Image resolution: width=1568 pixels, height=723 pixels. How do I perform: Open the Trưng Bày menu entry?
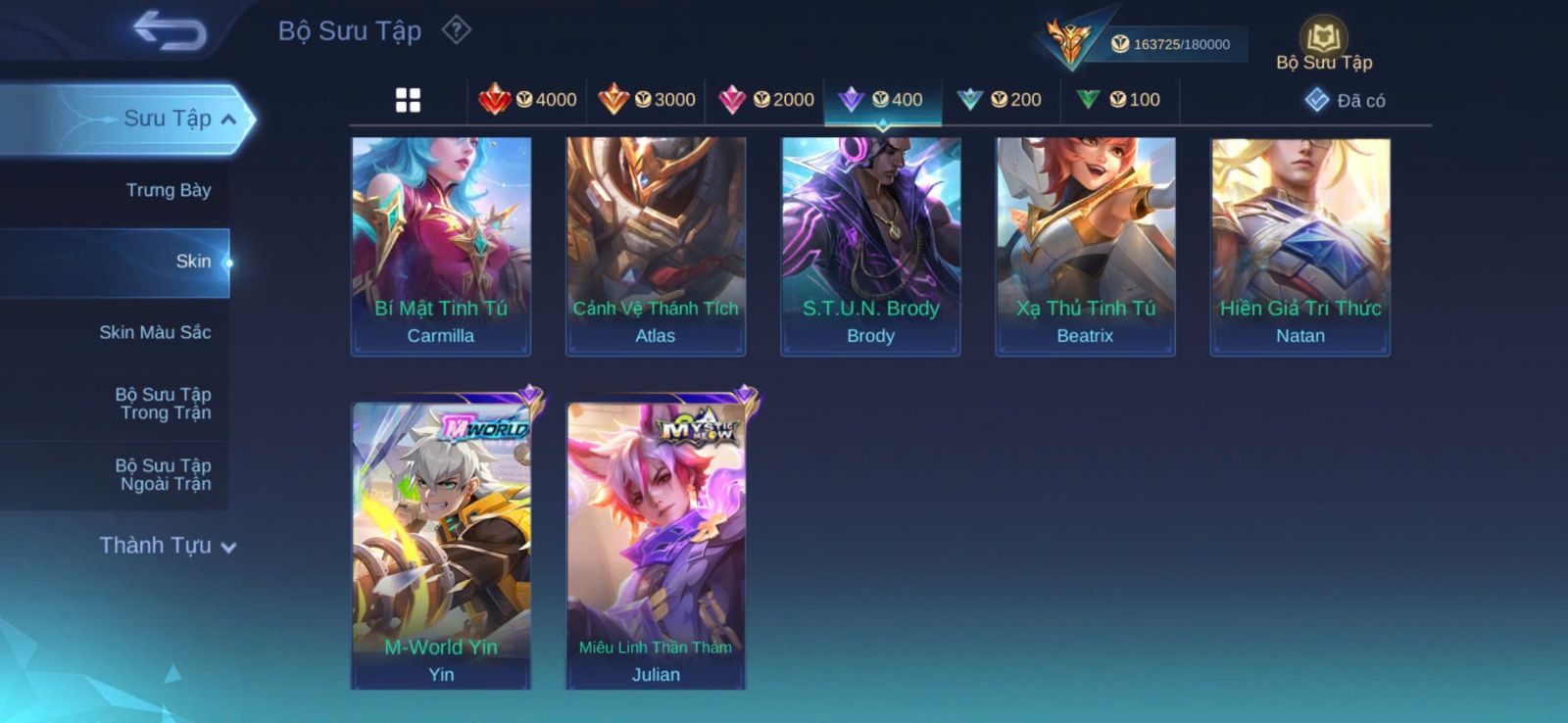coord(168,190)
